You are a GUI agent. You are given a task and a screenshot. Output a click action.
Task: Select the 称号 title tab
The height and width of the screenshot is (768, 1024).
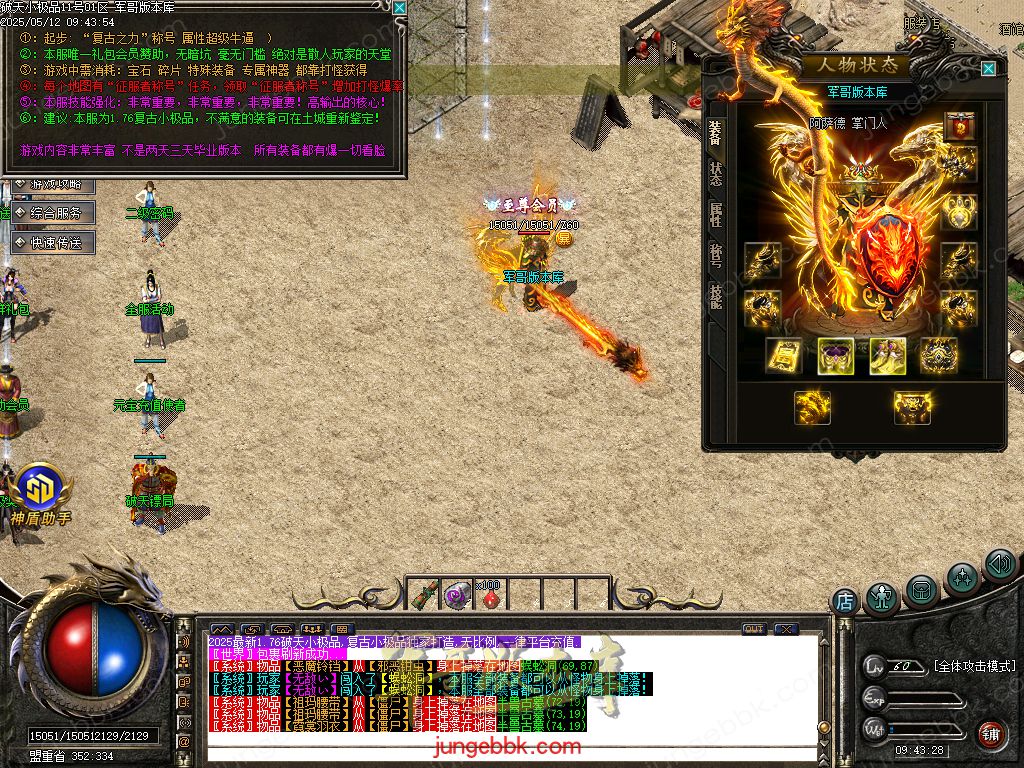tap(716, 255)
